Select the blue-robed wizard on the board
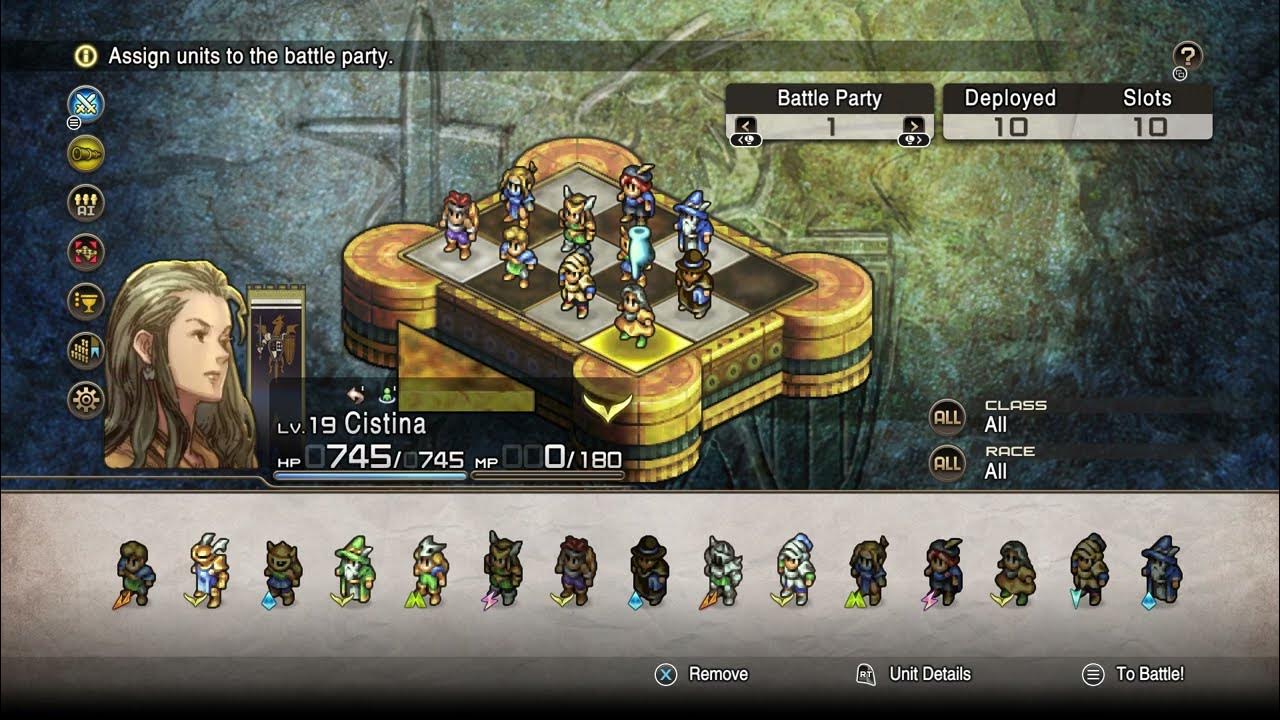The height and width of the screenshot is (720, 1280). coord(690,222)
